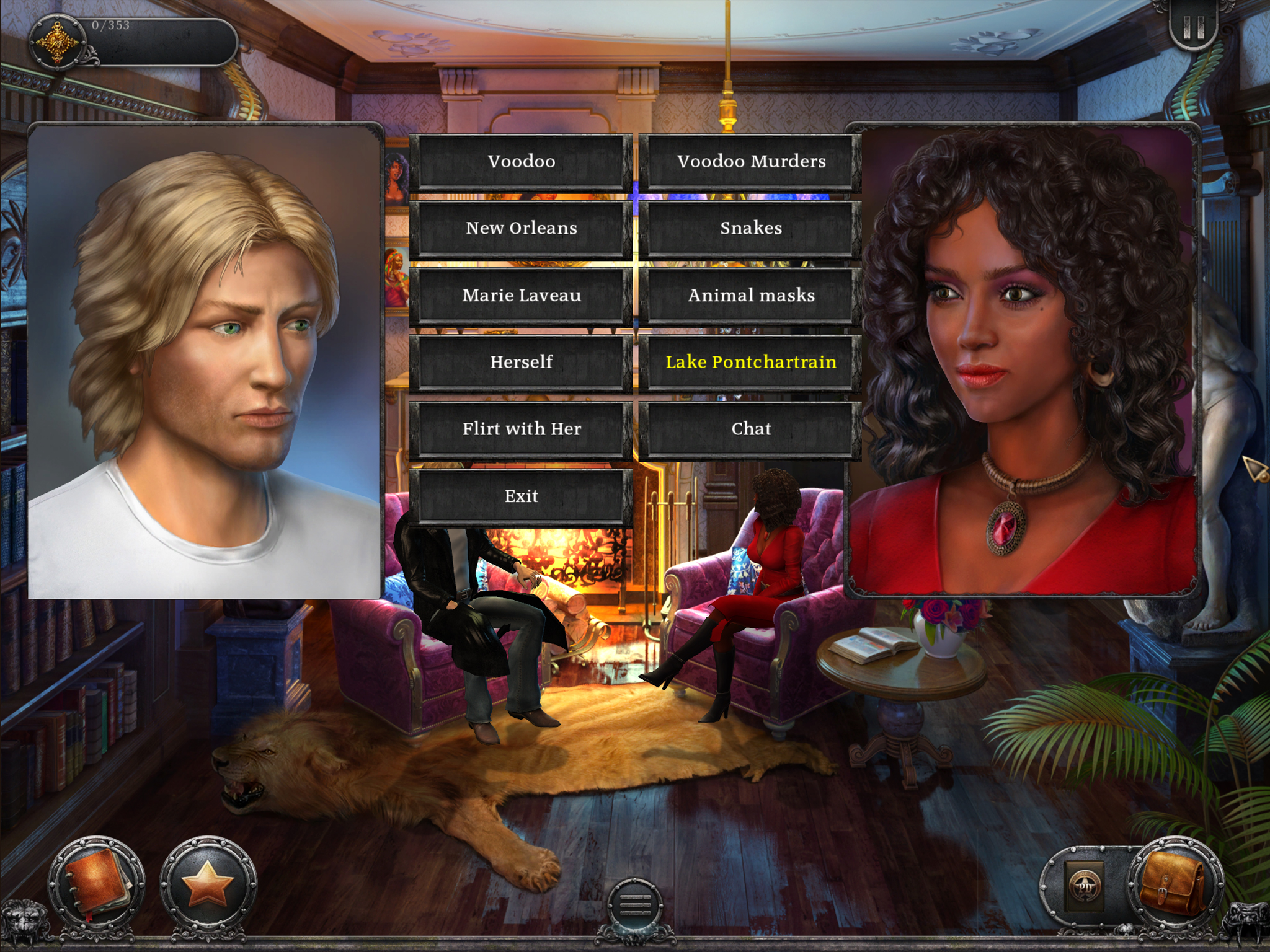
Task: Start a Chat
Action: click(750, 429)
